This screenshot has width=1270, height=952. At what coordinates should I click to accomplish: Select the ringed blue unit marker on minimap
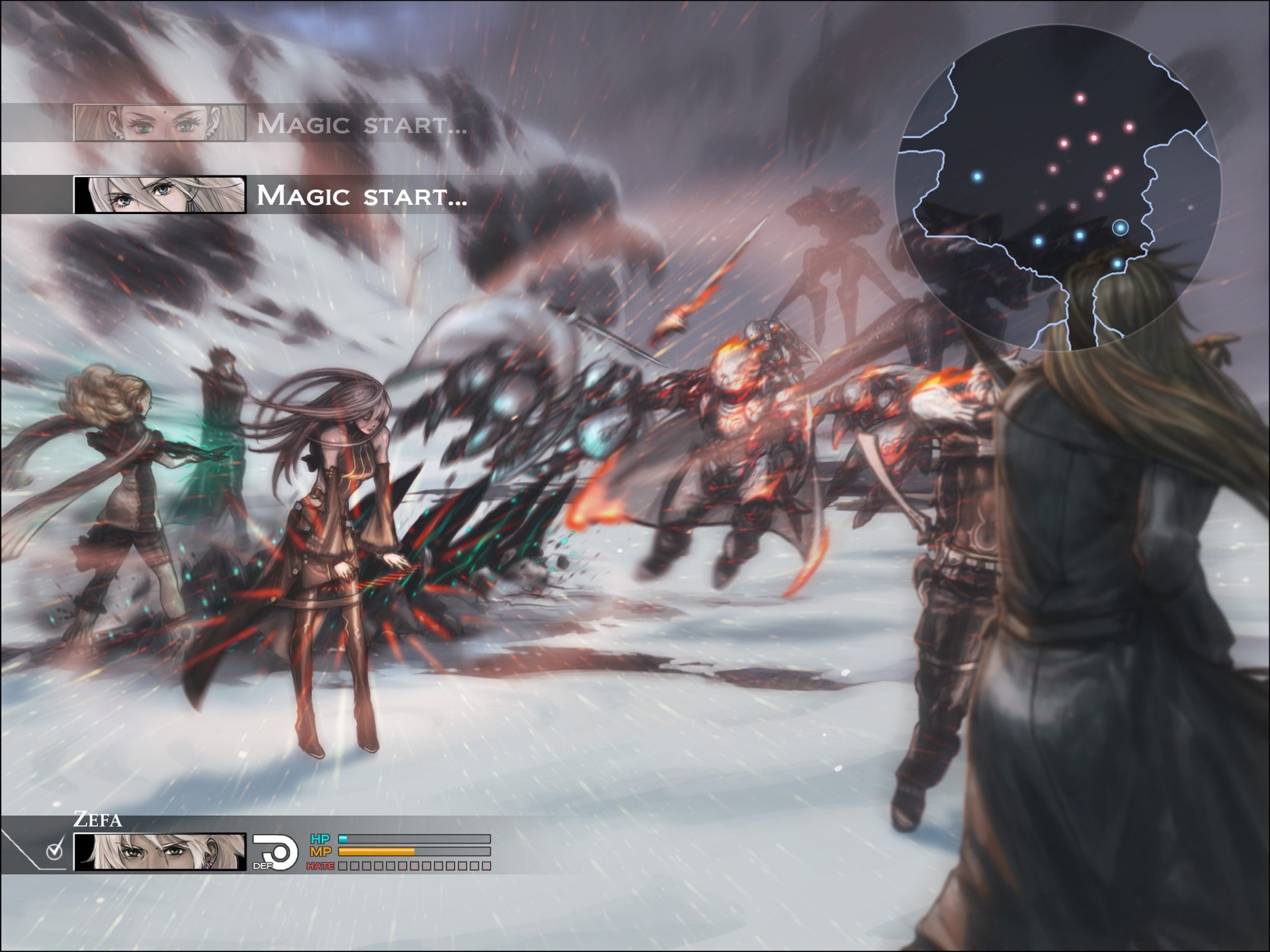pos(1120,228)
